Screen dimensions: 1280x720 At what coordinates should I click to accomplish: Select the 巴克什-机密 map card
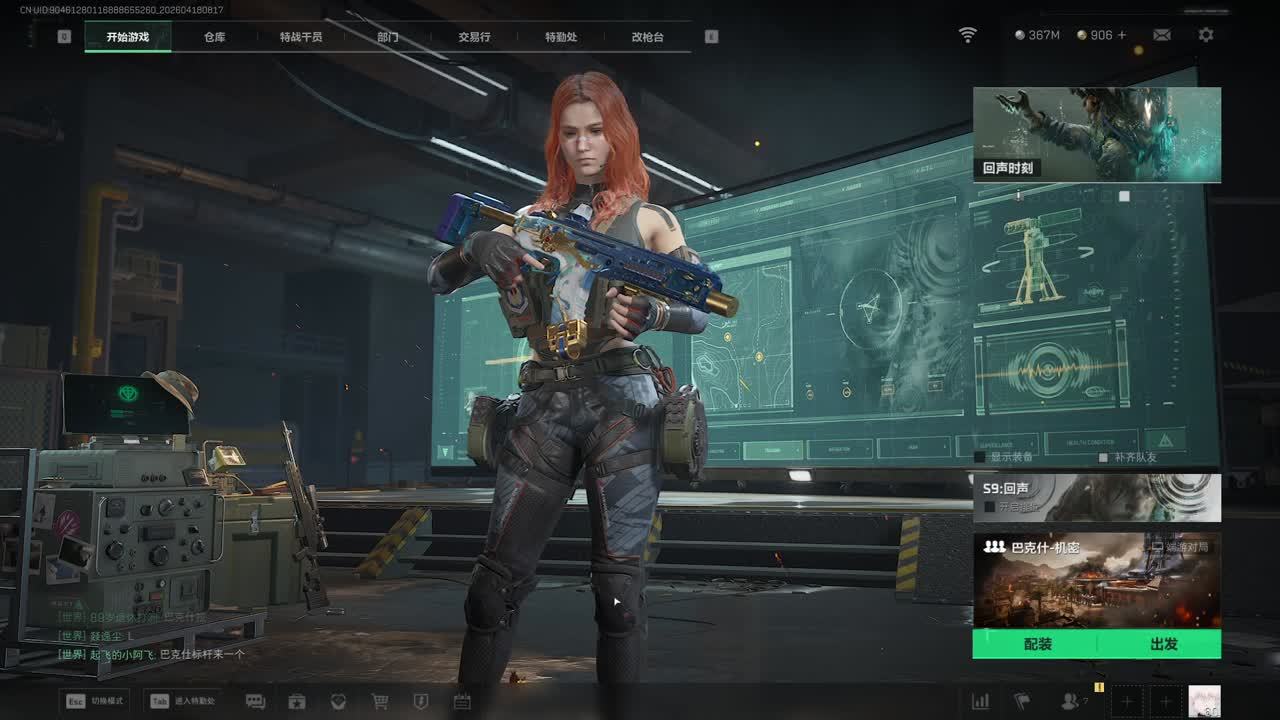point(1096,580)
